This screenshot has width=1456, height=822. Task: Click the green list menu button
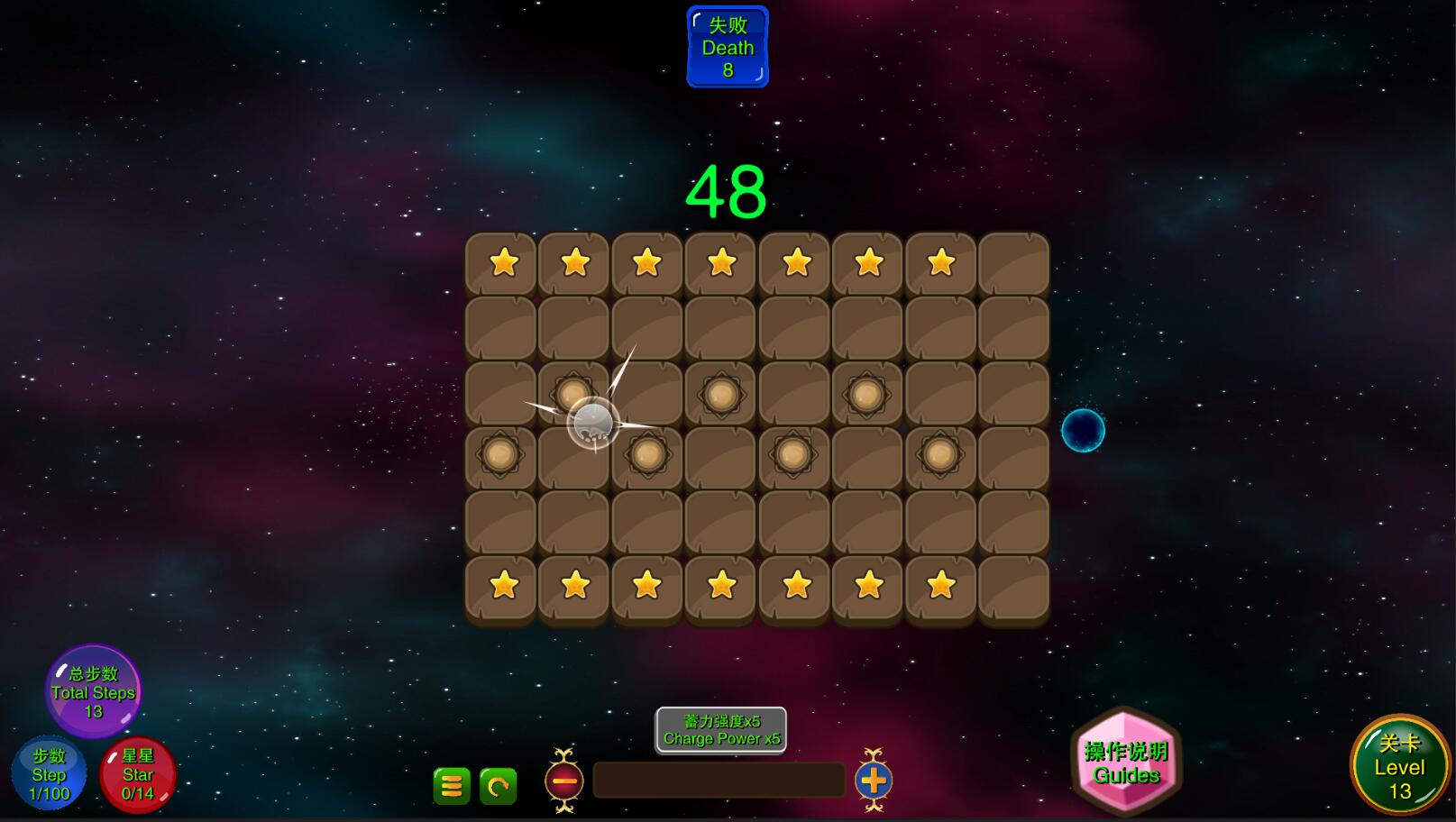[452, 786]
